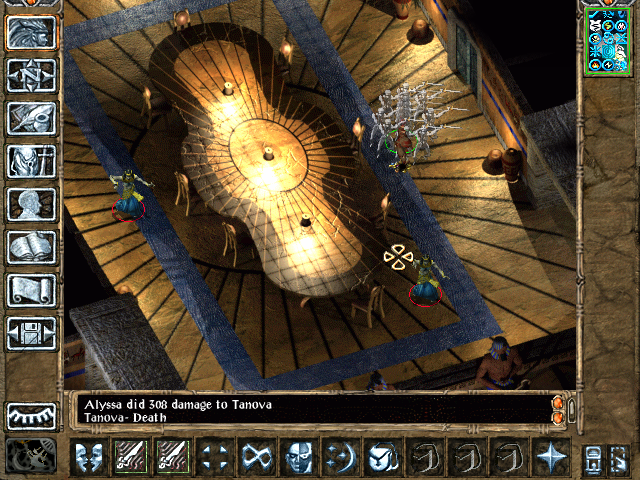The image size is (640, 480).
Task: Open the area map with the compass button
Action: pyautogui.click(x=32, y=75)
